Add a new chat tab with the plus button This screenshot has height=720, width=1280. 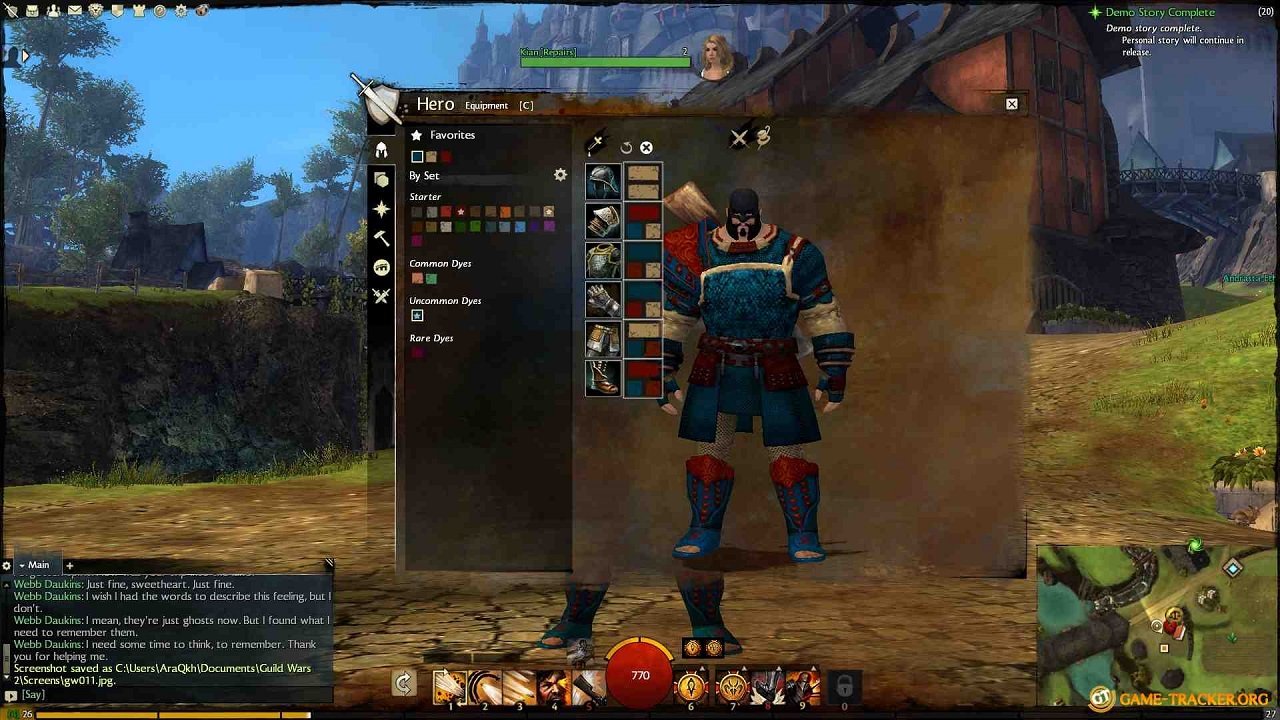tap(68, 564)
